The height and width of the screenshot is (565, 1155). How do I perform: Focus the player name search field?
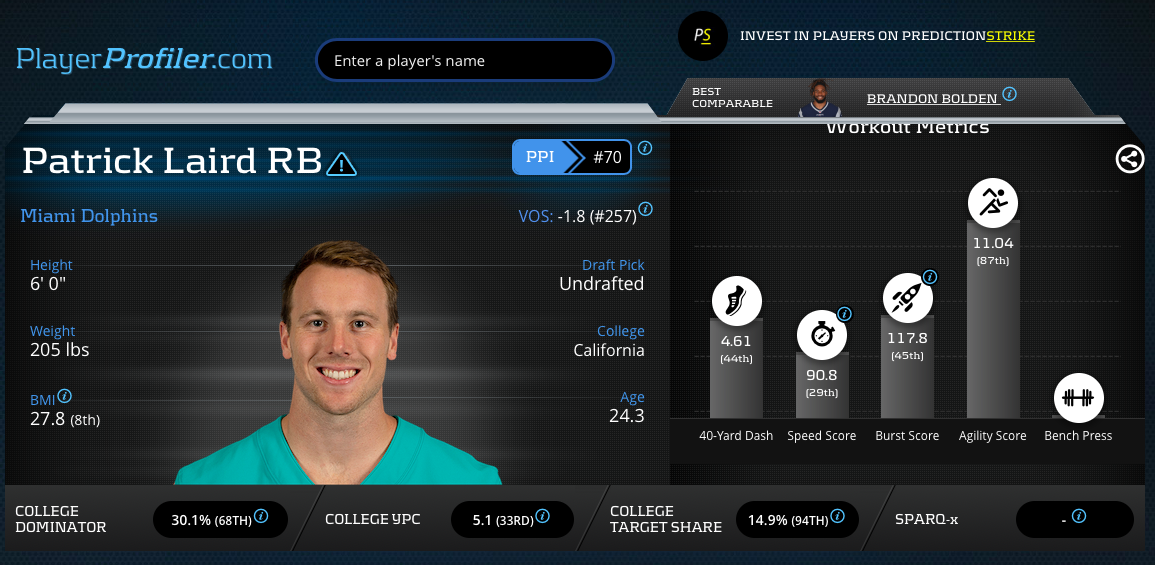click(x=464, y=60)
